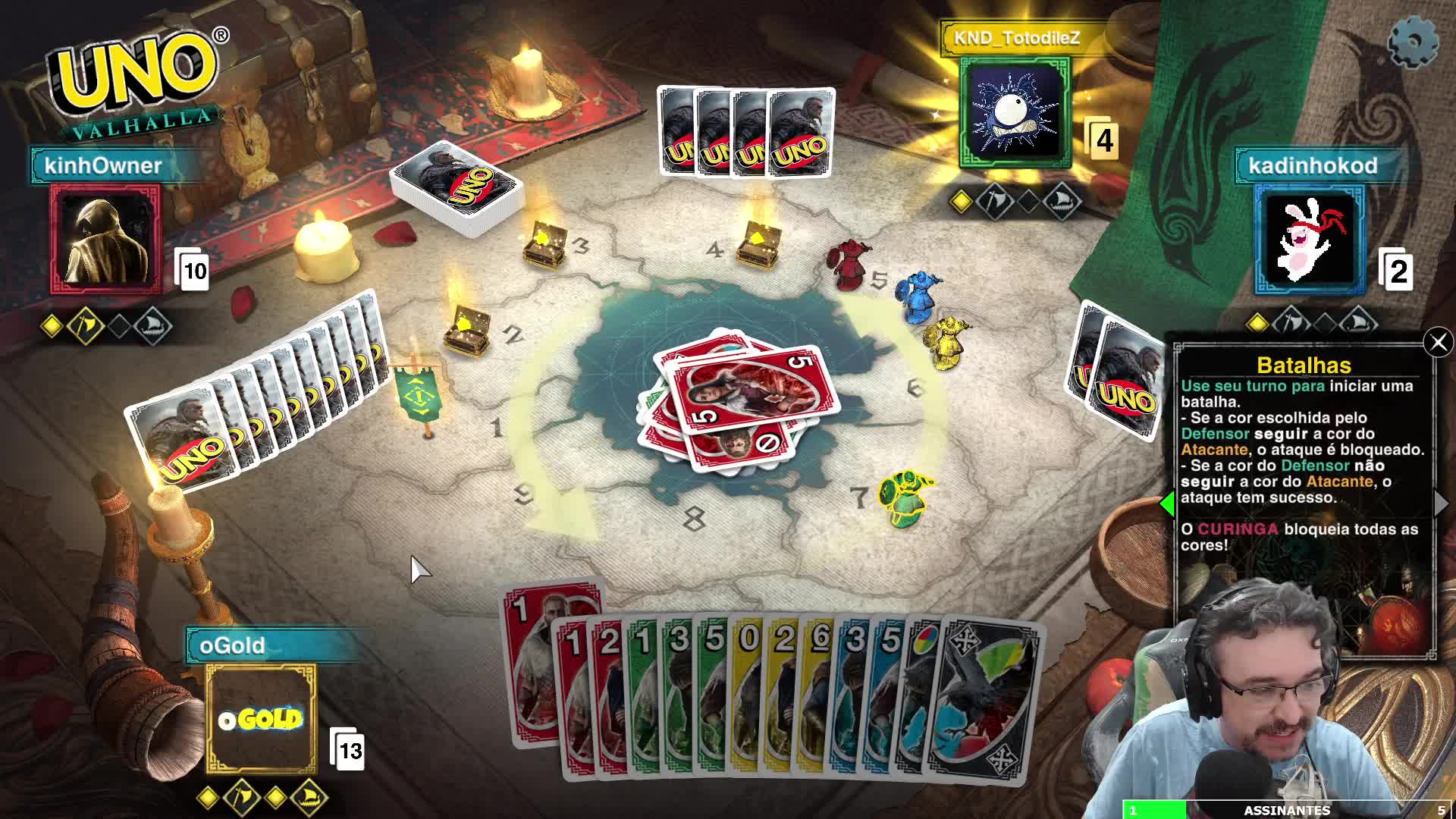The height and width of the screenshot is (819, 1456).
Task: View kinhOwner's hooded avatar
Action: [105, 239]
